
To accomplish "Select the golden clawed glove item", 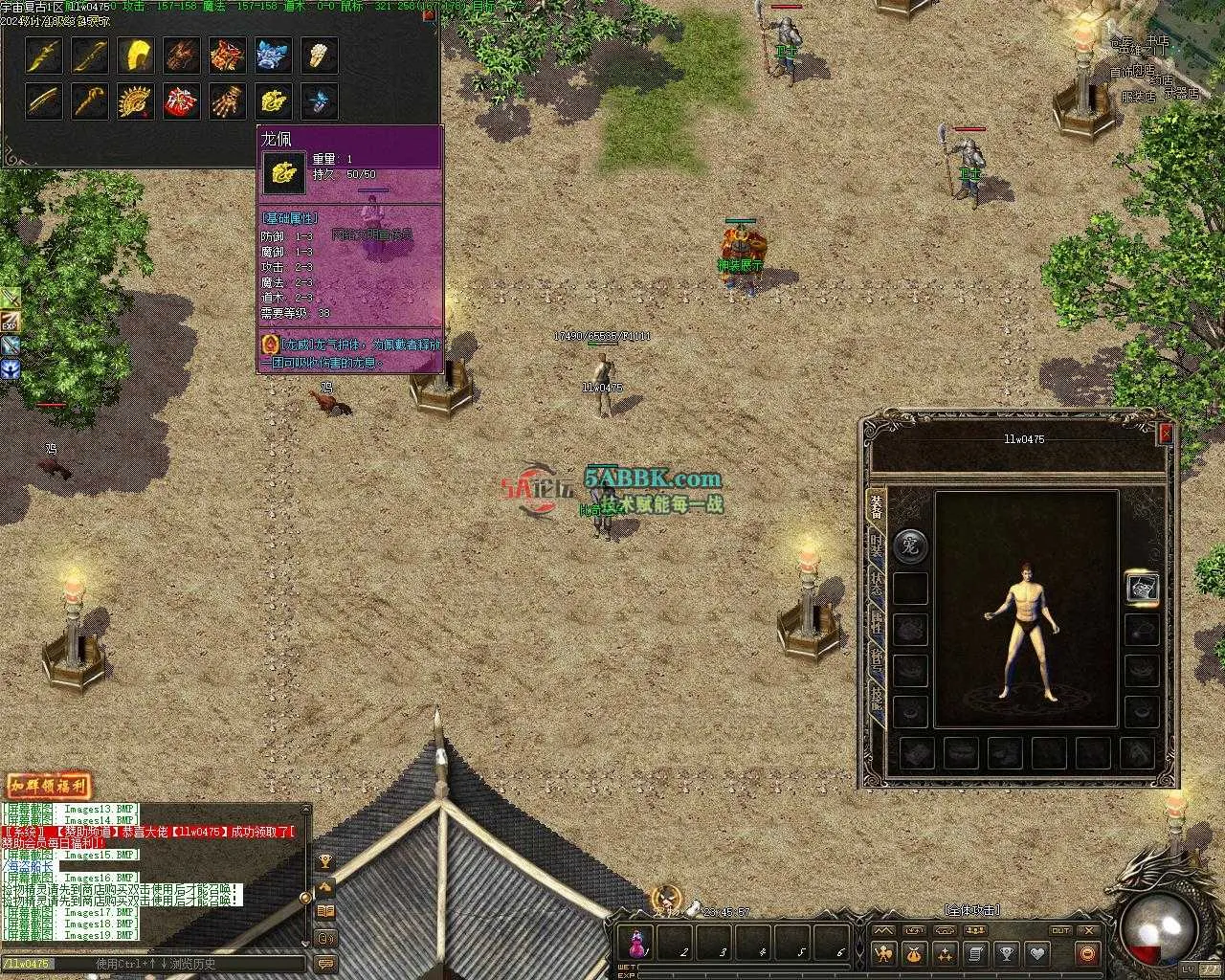I will click(x=228, y=100).
